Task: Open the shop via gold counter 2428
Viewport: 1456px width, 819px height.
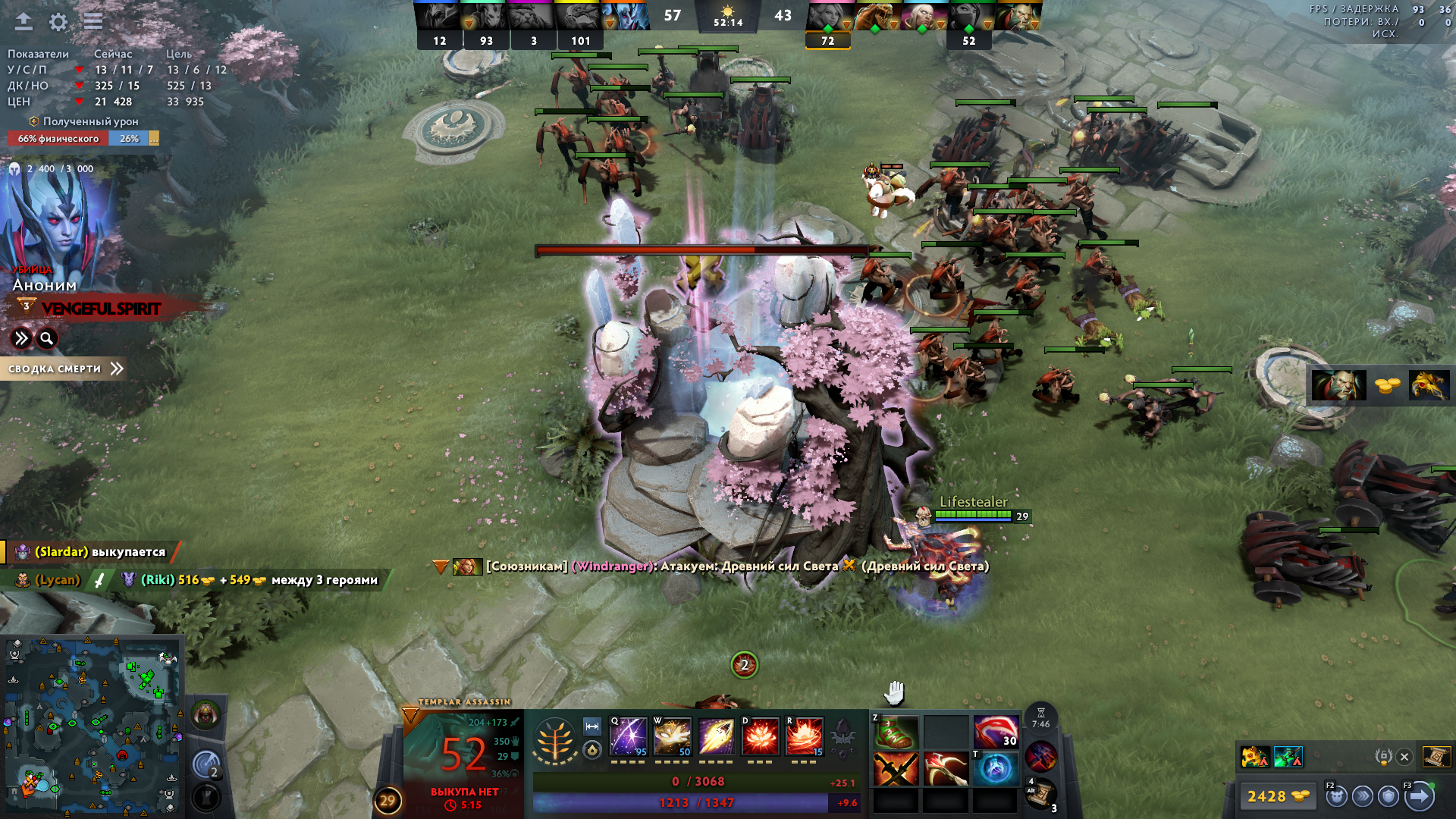Action: click(x=1278, y=796)
